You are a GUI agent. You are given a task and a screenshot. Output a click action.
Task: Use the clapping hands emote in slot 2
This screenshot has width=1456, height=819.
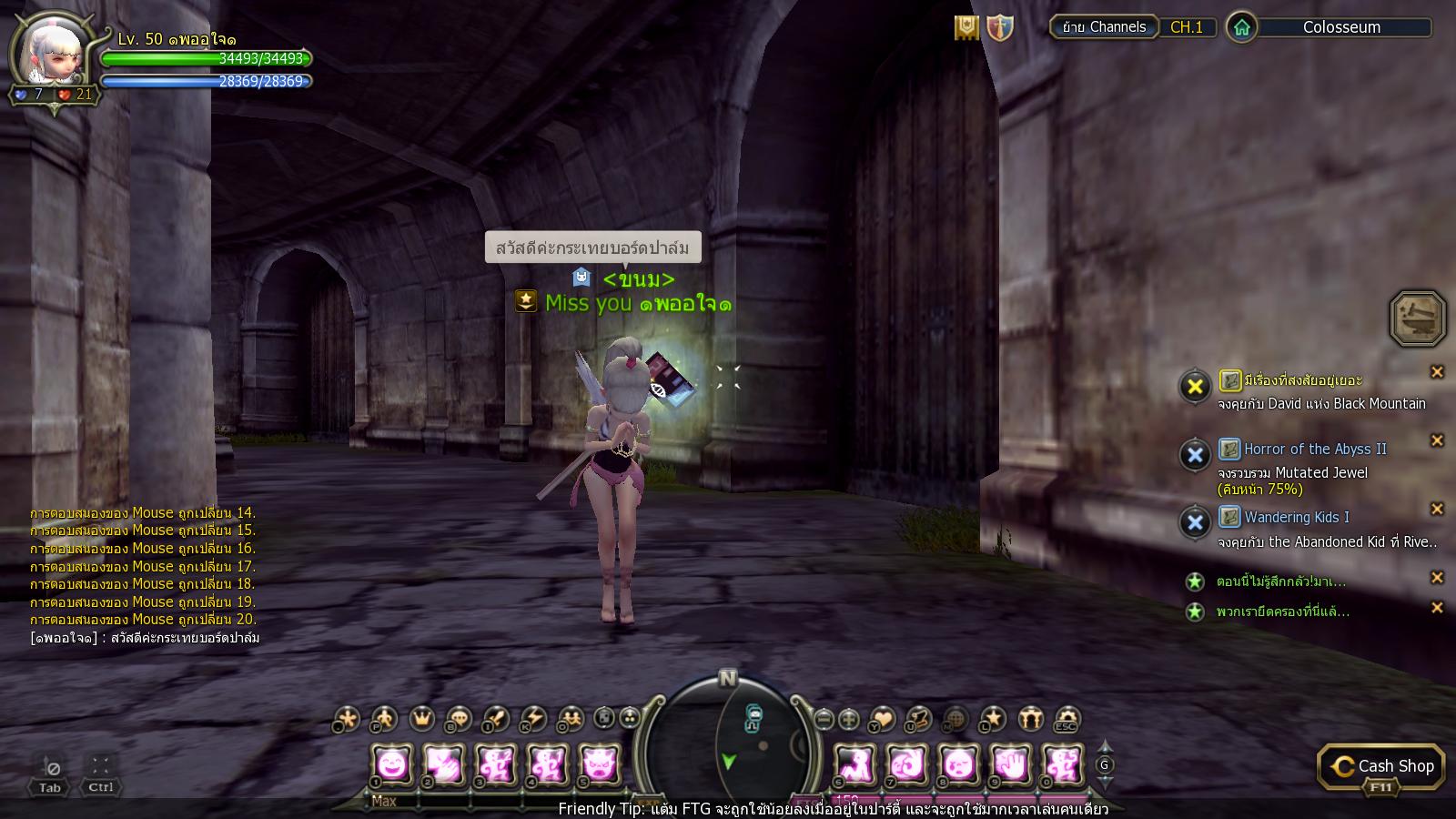coord(445,763)
